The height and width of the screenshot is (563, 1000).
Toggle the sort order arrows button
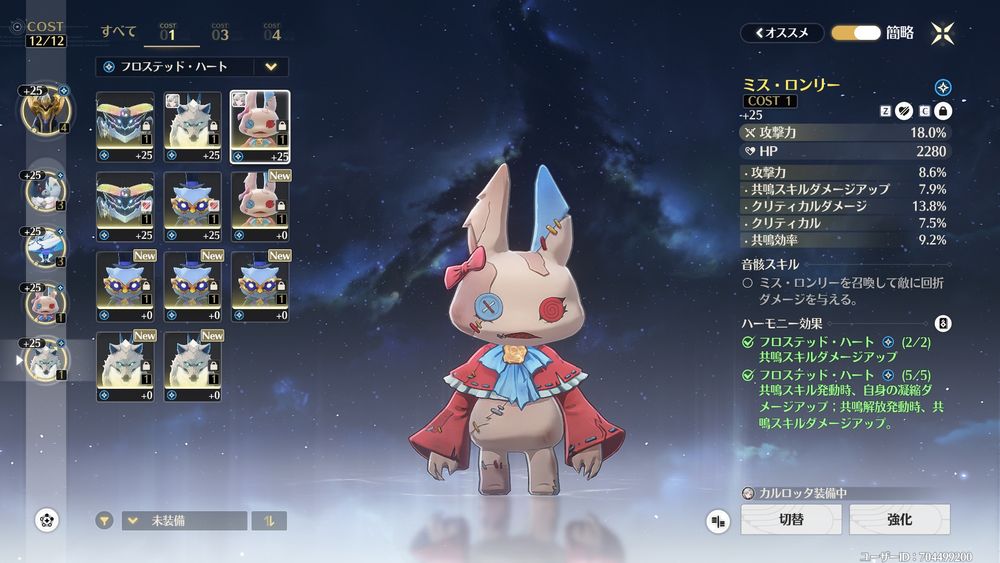pos(269,521)
